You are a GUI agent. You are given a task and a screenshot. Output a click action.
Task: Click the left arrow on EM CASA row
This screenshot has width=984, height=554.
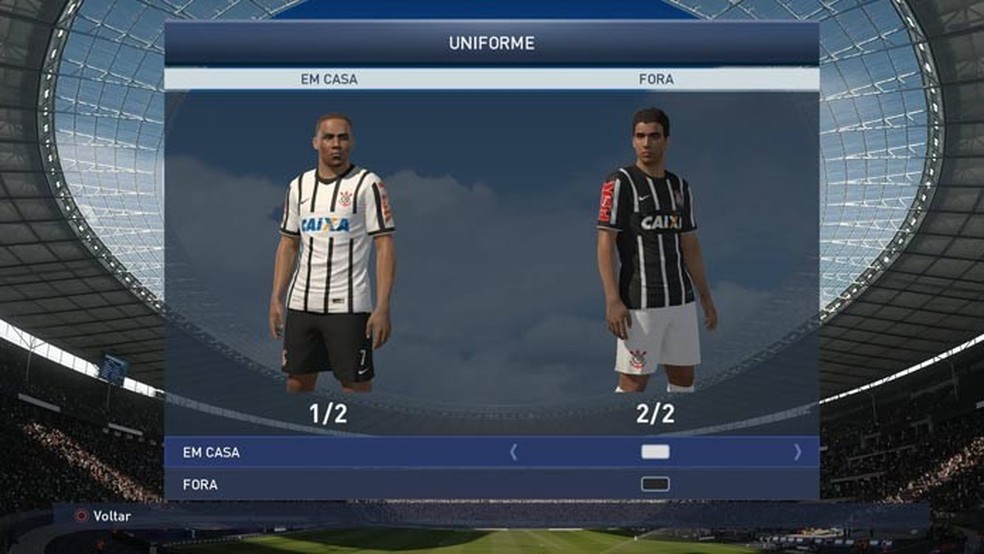(514, 452)
